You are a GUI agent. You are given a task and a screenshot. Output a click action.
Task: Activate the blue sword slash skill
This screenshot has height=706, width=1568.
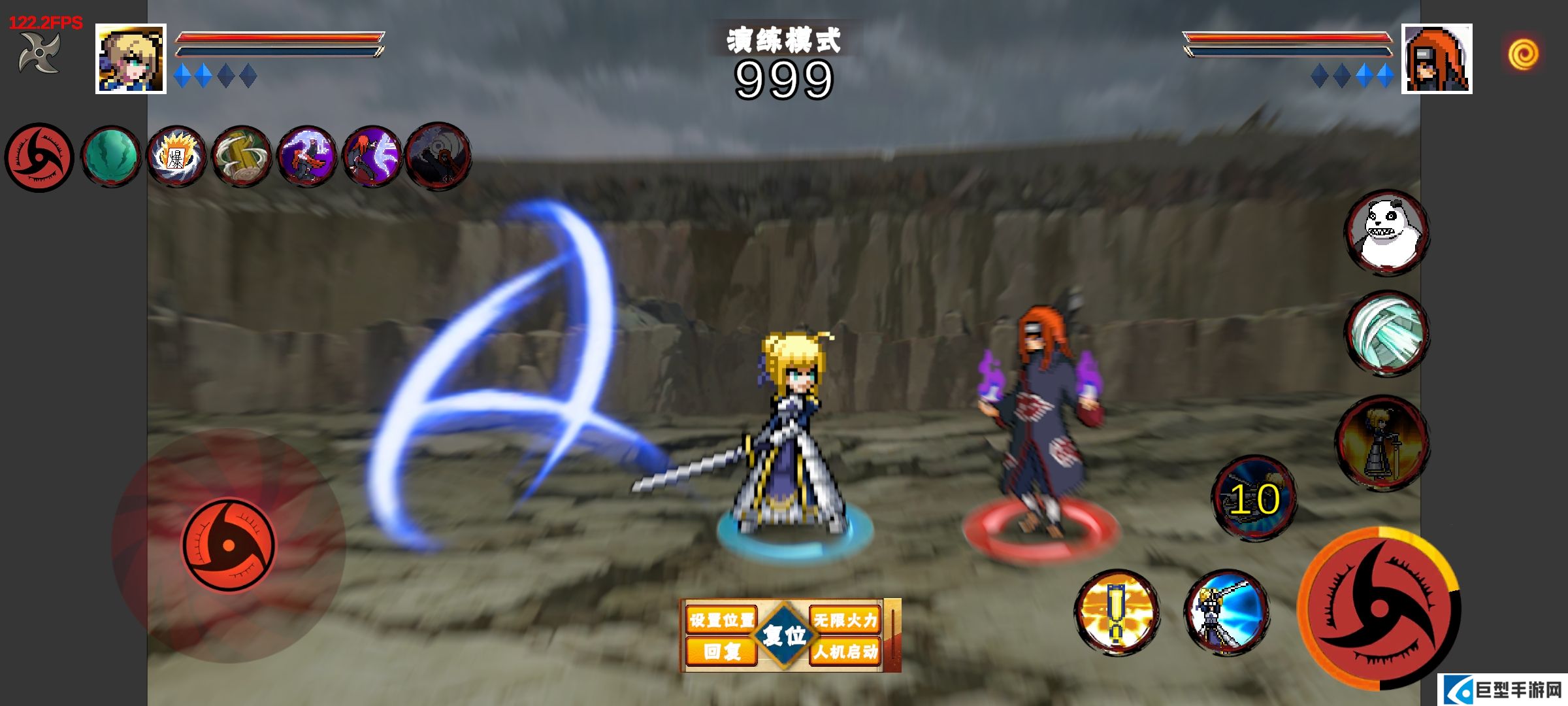1226,613
